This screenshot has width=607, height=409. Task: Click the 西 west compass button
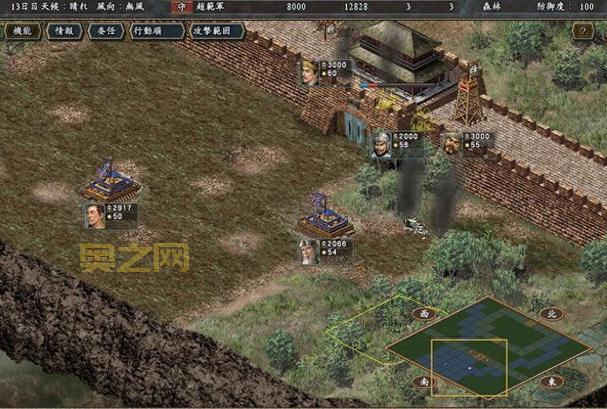click(x=423, y=313)
